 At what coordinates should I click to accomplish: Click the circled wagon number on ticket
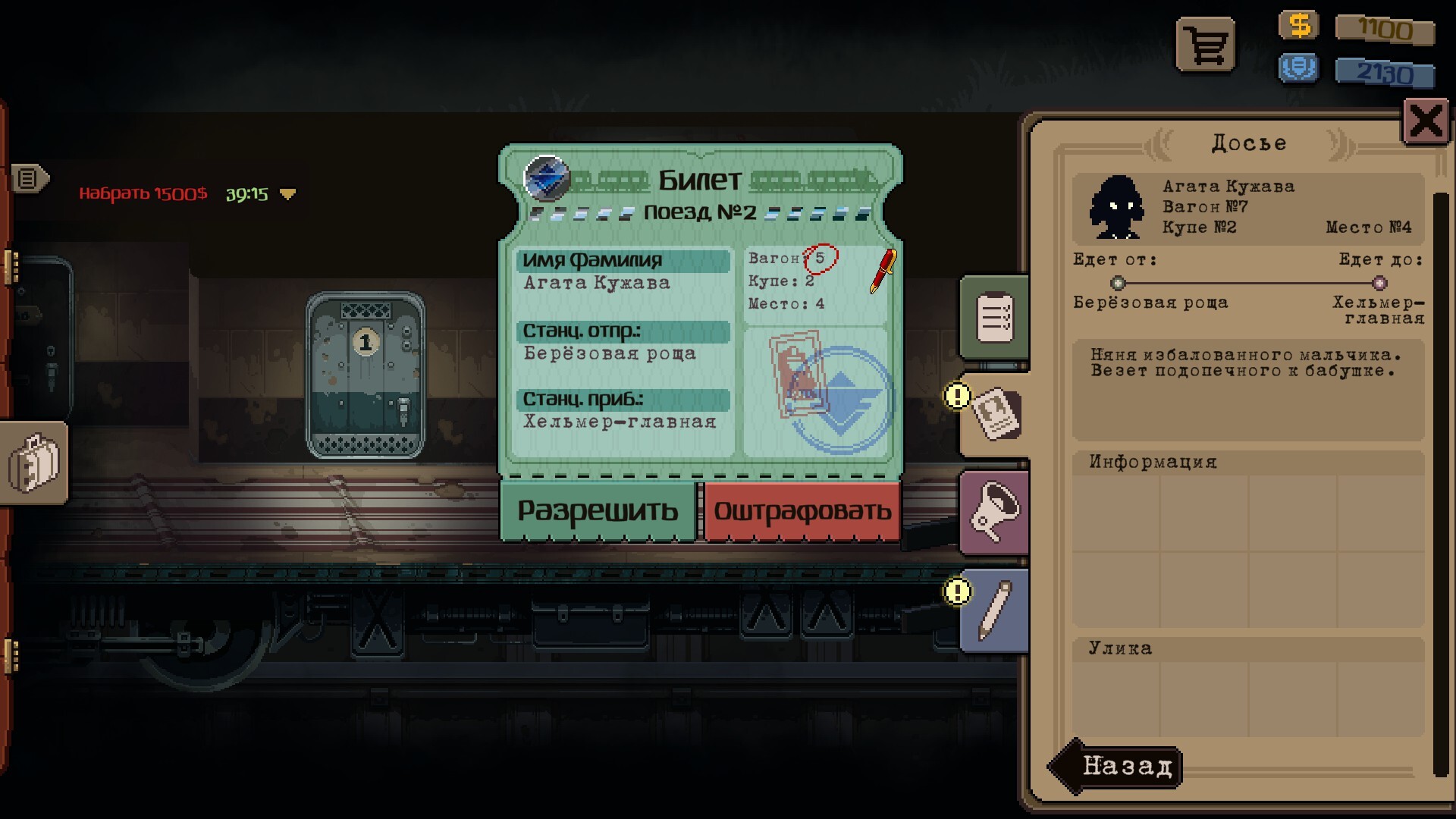[x=821, y=259]
